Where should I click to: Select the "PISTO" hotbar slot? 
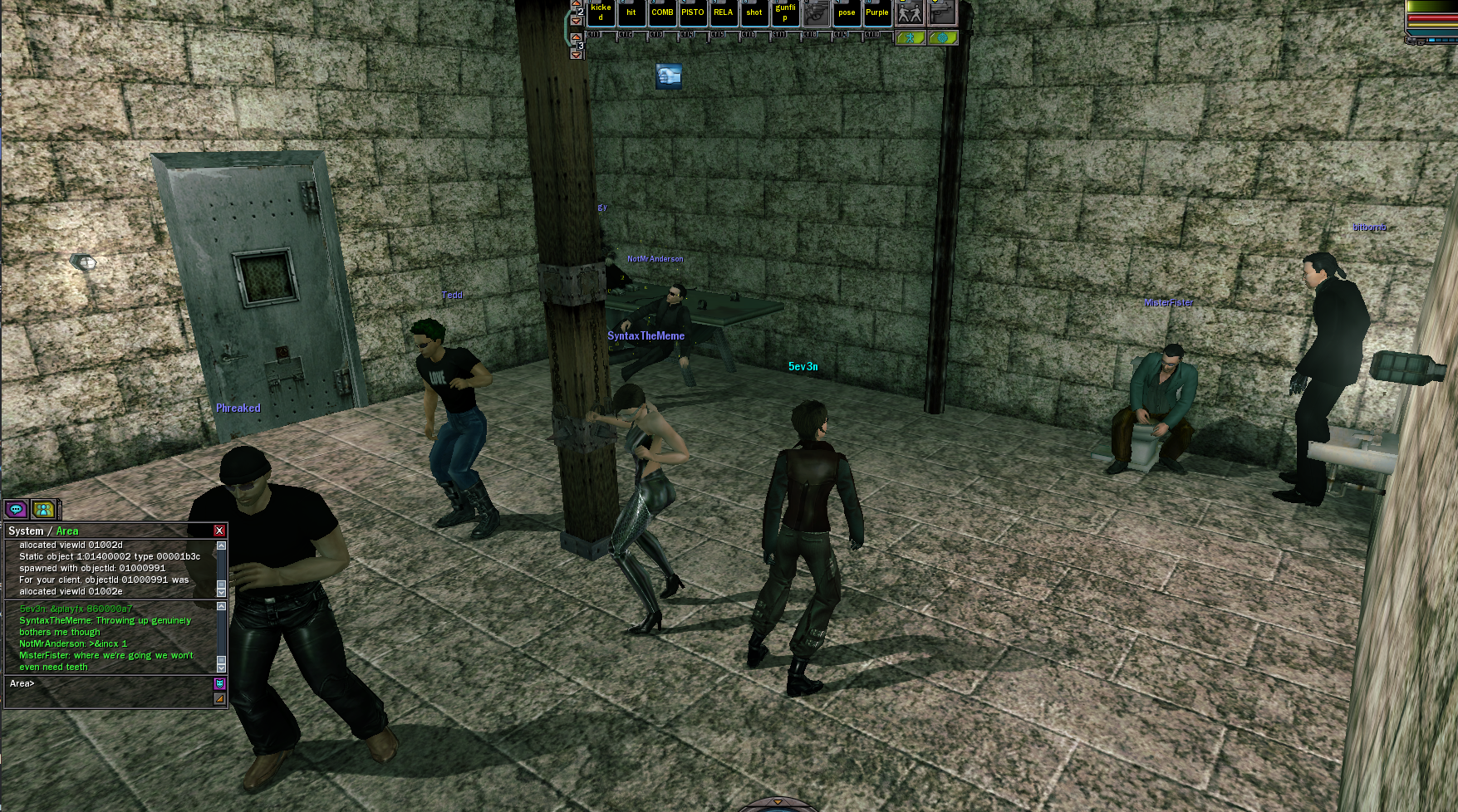[x=693, y=12]
